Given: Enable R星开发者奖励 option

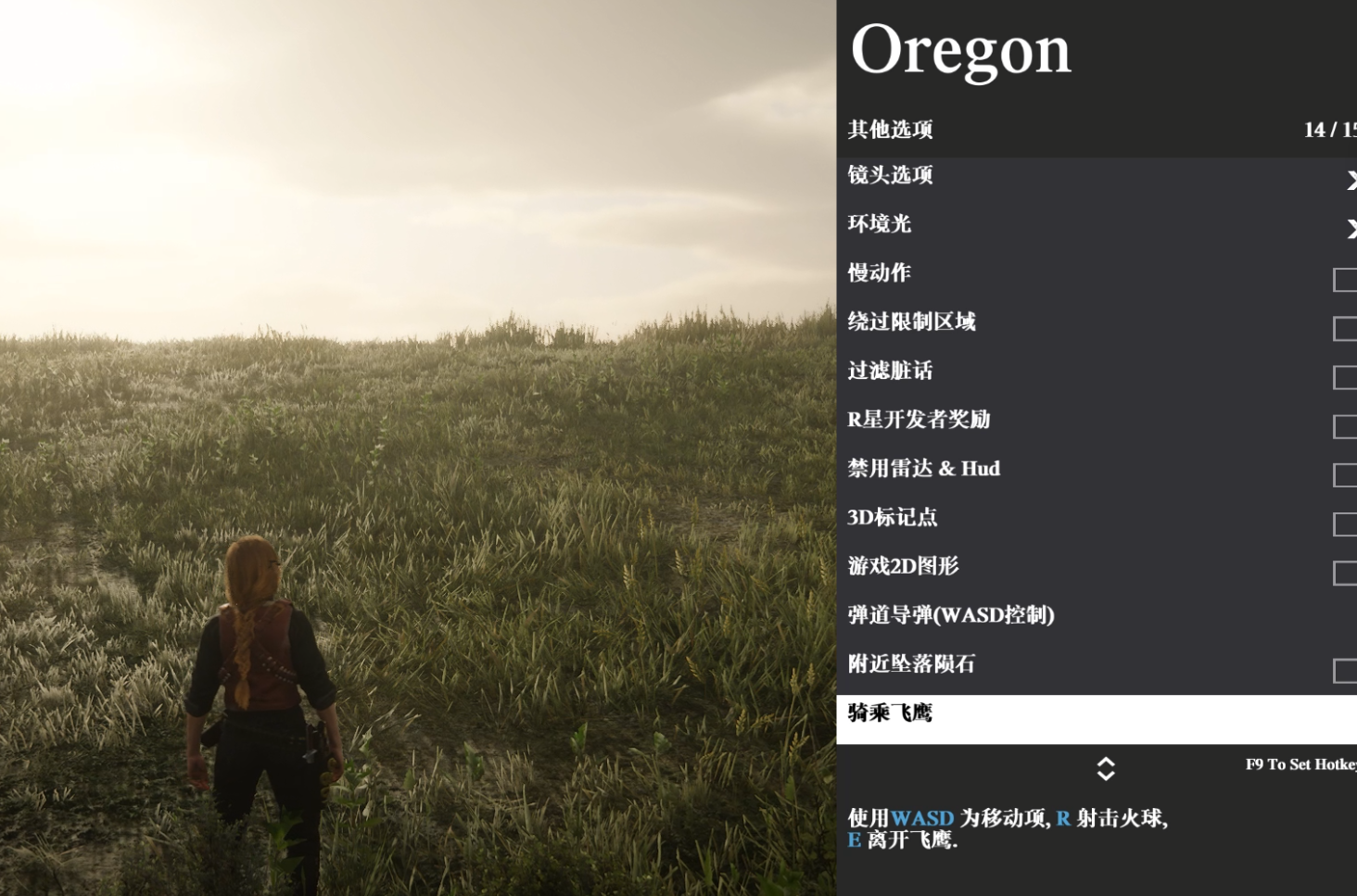Looking at the screenshot, I should pyautogui.click(x=1344, y=426).
